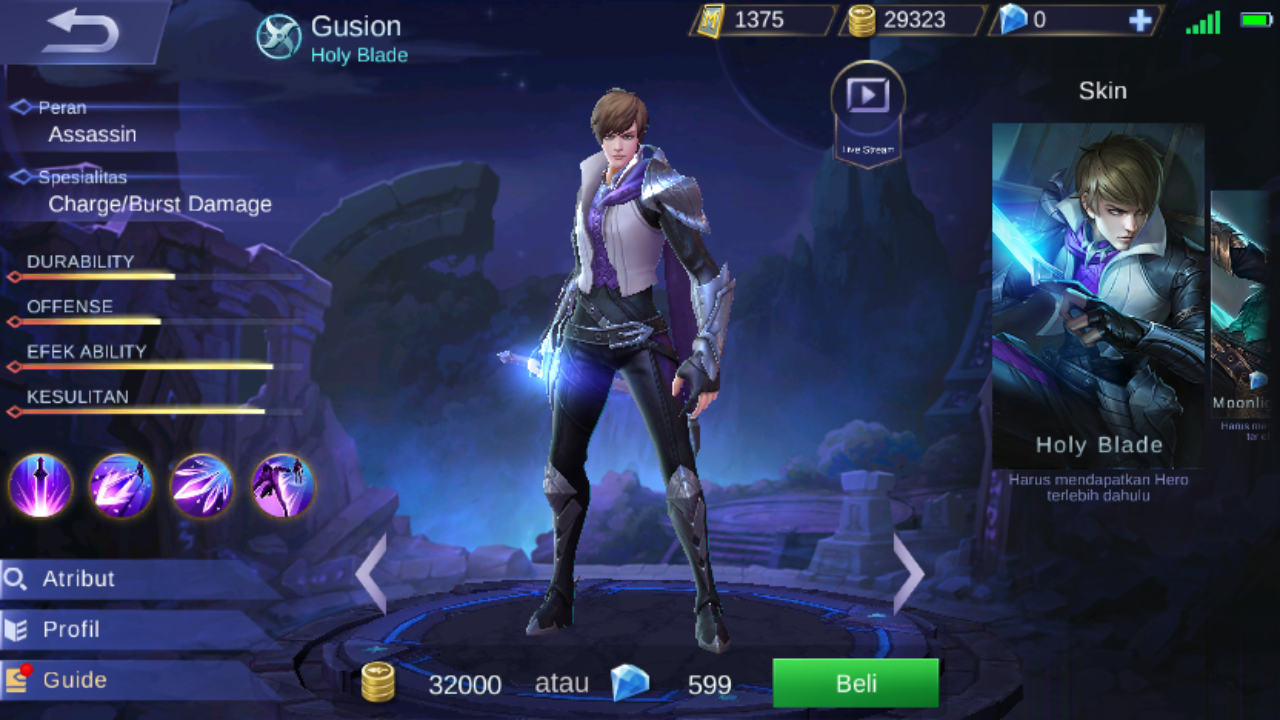Screen dimensions: 1280x720
Task: Reveal the next skin with right arrow
Action: coord(906,573)
